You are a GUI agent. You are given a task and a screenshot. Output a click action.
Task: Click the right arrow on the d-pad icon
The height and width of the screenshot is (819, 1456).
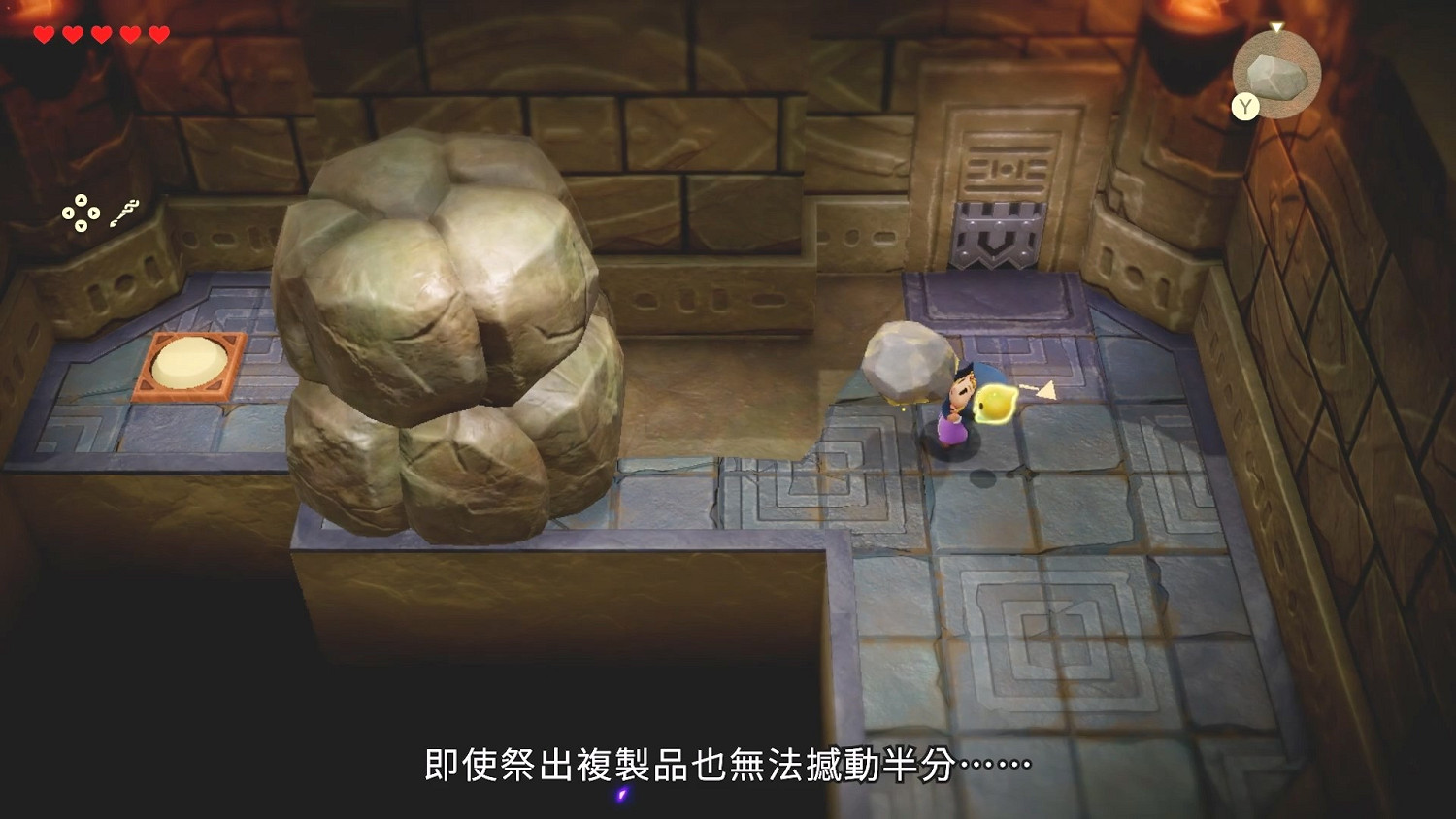pos(93,213)
